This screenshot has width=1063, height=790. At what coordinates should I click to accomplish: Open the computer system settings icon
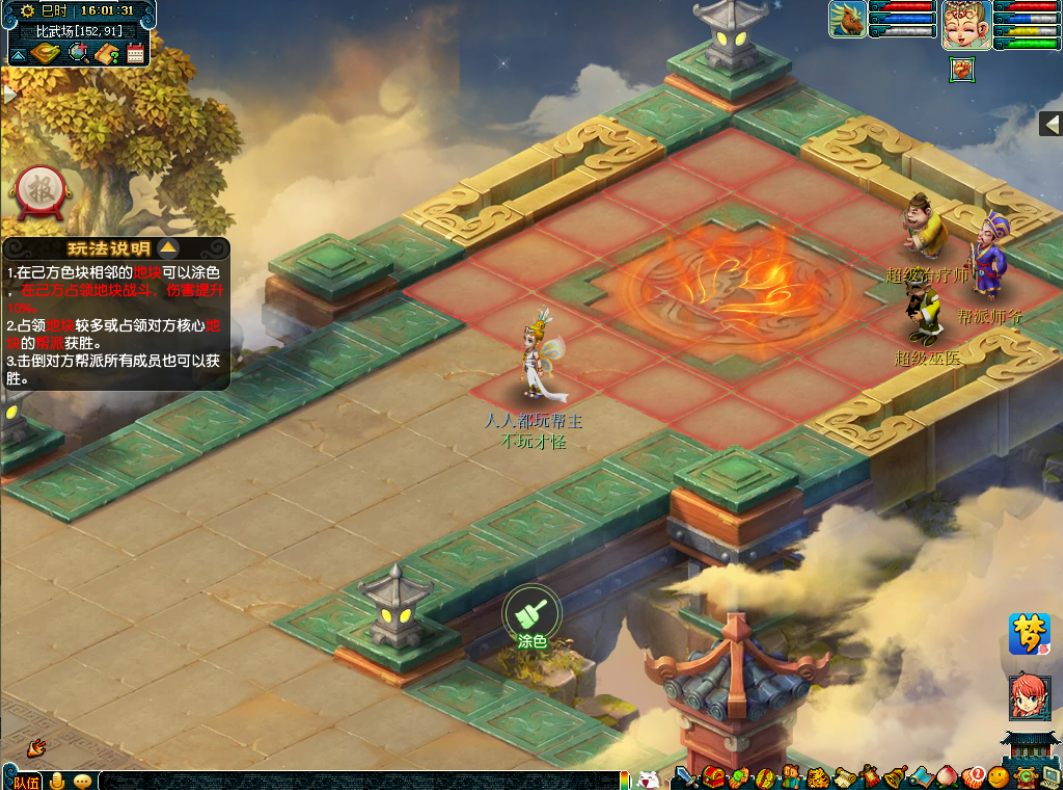tap(1049, 777)
